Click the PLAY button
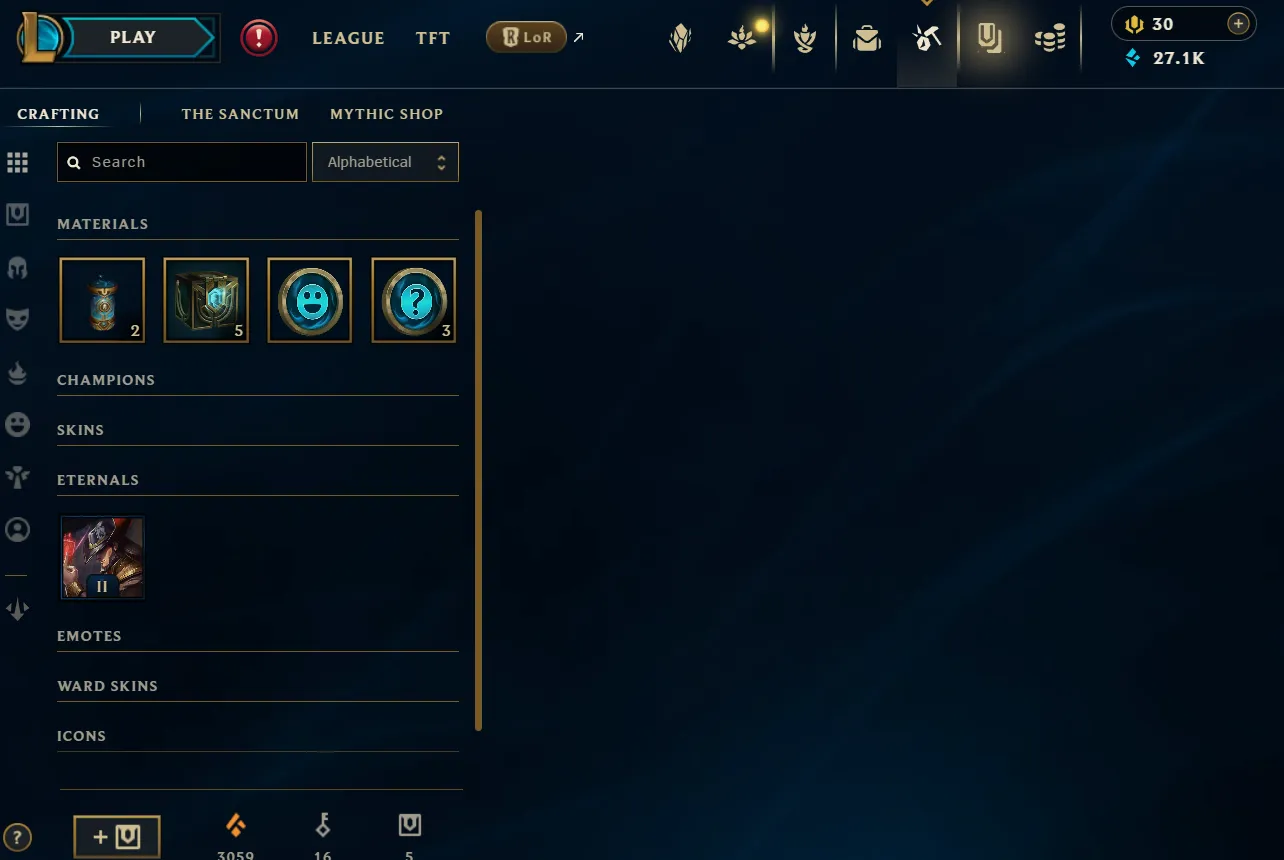 pos(131,36)
